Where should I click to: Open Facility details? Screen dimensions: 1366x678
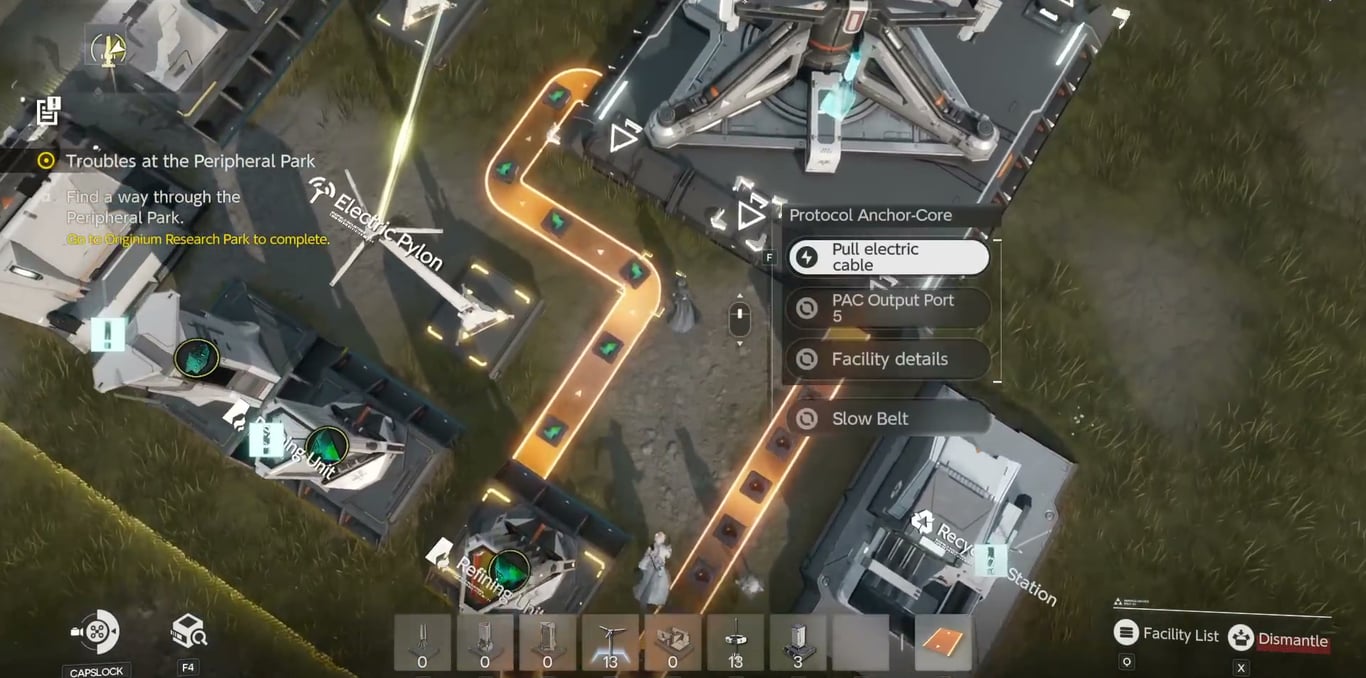point(888,359)
